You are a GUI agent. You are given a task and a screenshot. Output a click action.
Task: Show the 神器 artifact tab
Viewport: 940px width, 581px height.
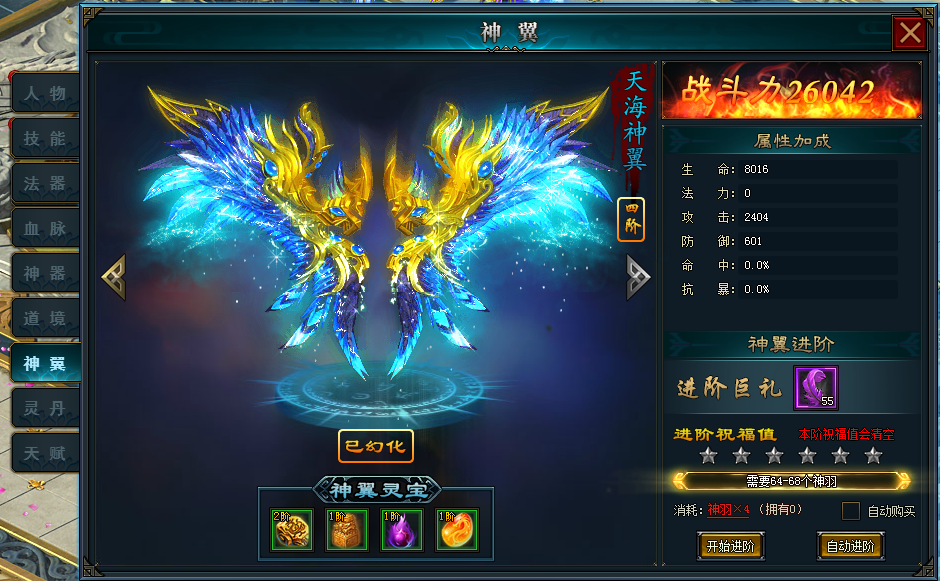(45, 274)
